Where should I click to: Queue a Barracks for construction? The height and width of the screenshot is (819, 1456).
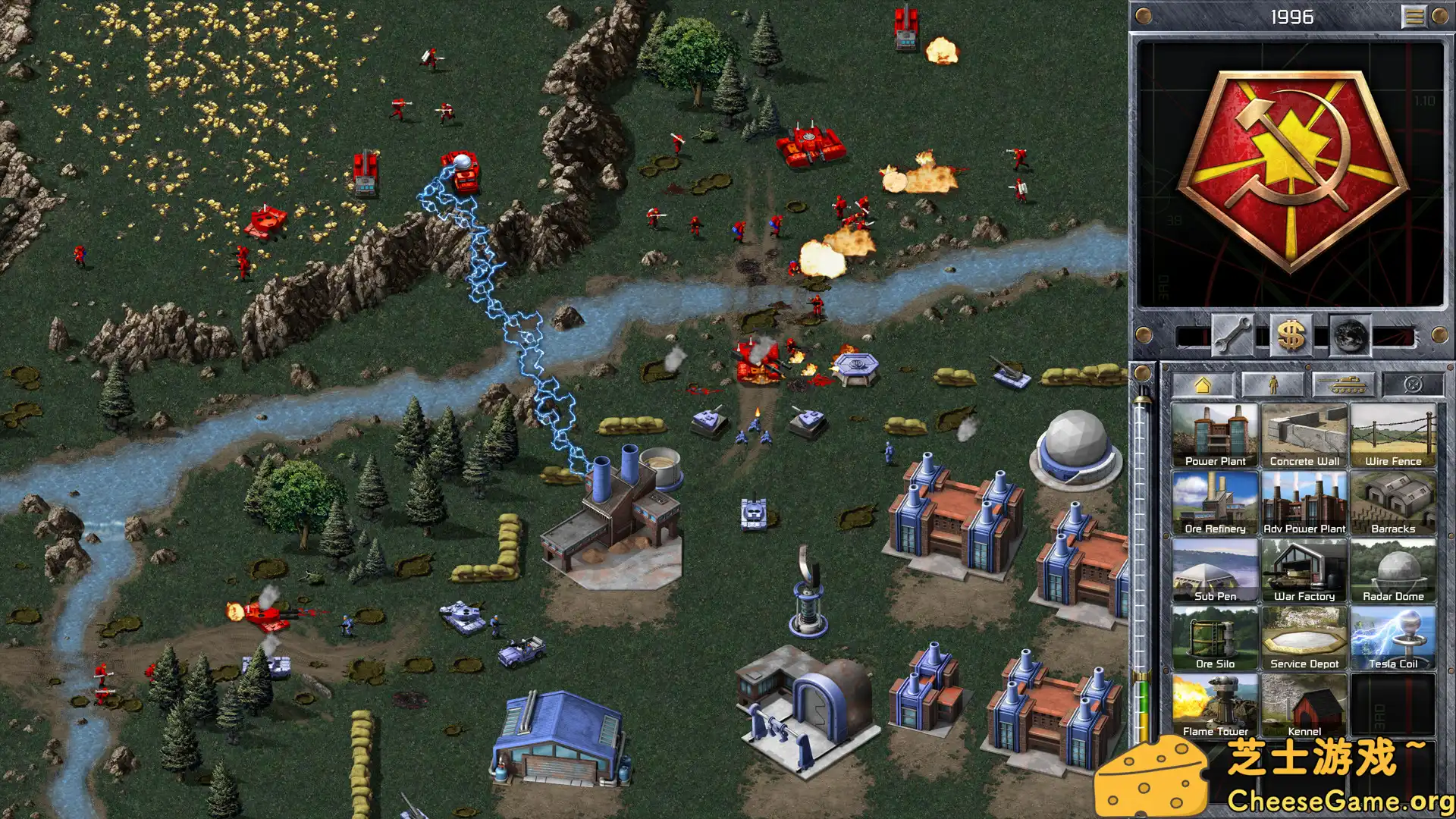pos(1394,503)
